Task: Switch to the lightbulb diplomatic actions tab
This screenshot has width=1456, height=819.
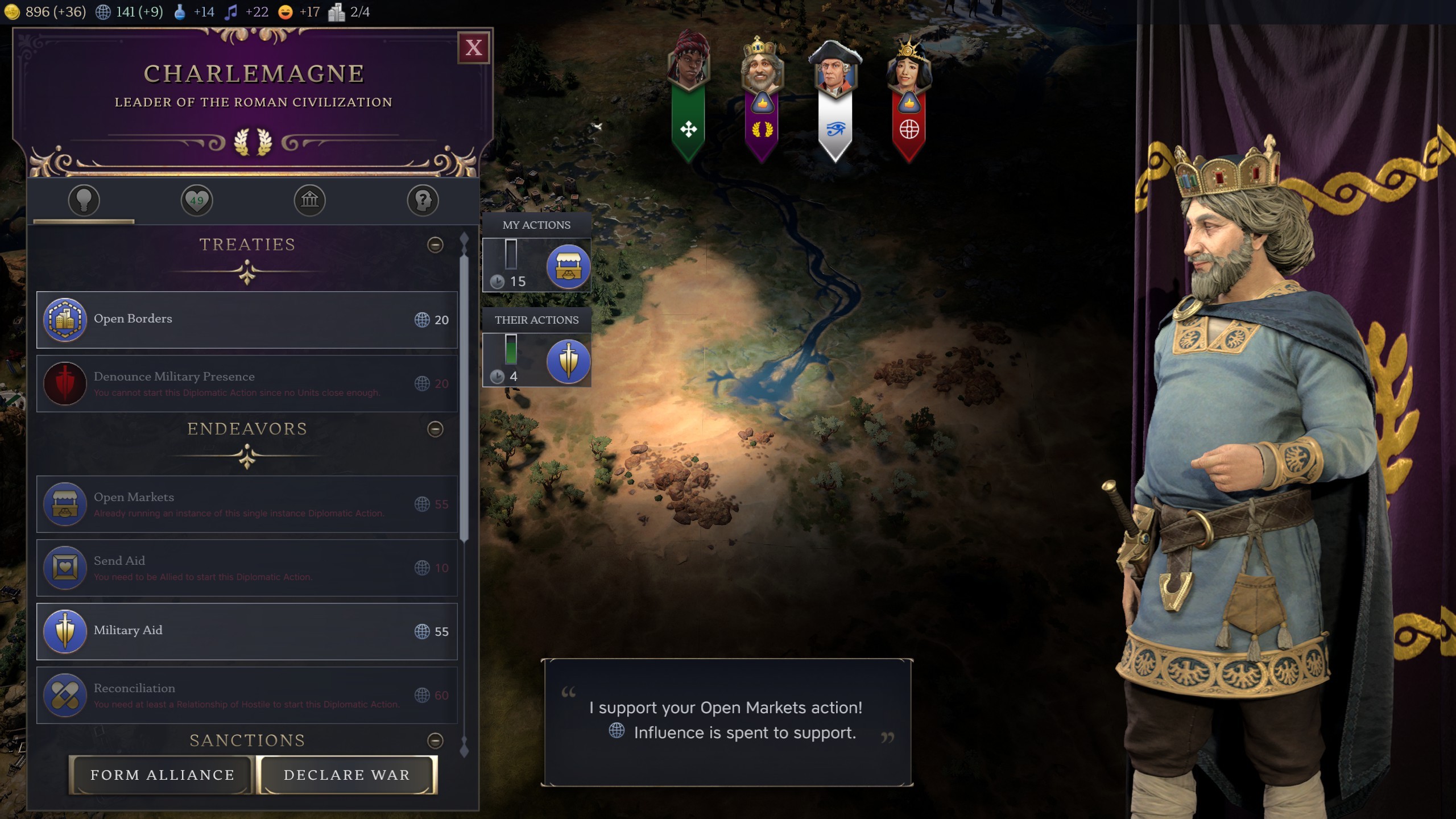Action: [84, 200]
